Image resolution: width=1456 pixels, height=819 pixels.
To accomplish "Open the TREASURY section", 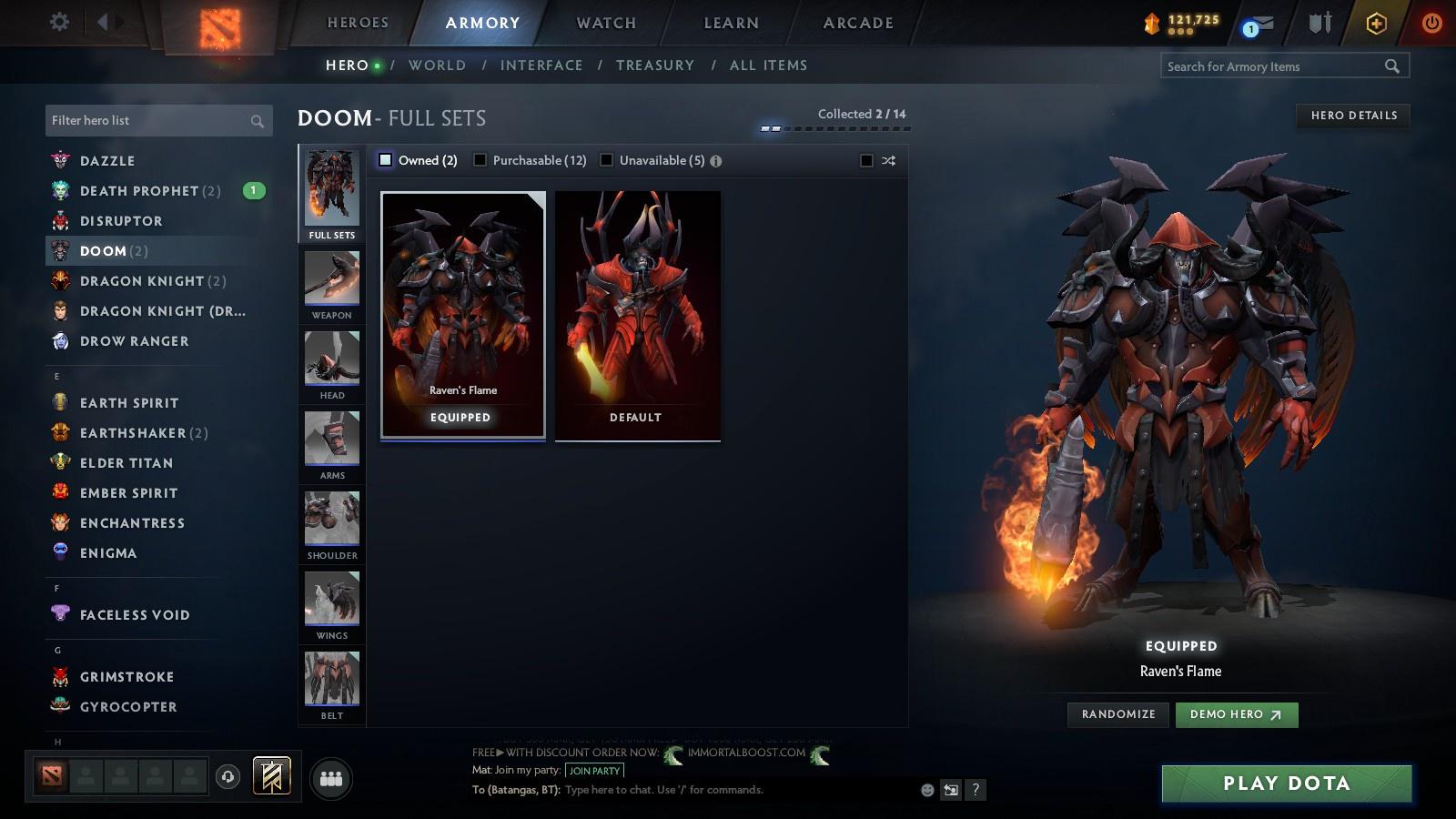I will tap(654, 65).
